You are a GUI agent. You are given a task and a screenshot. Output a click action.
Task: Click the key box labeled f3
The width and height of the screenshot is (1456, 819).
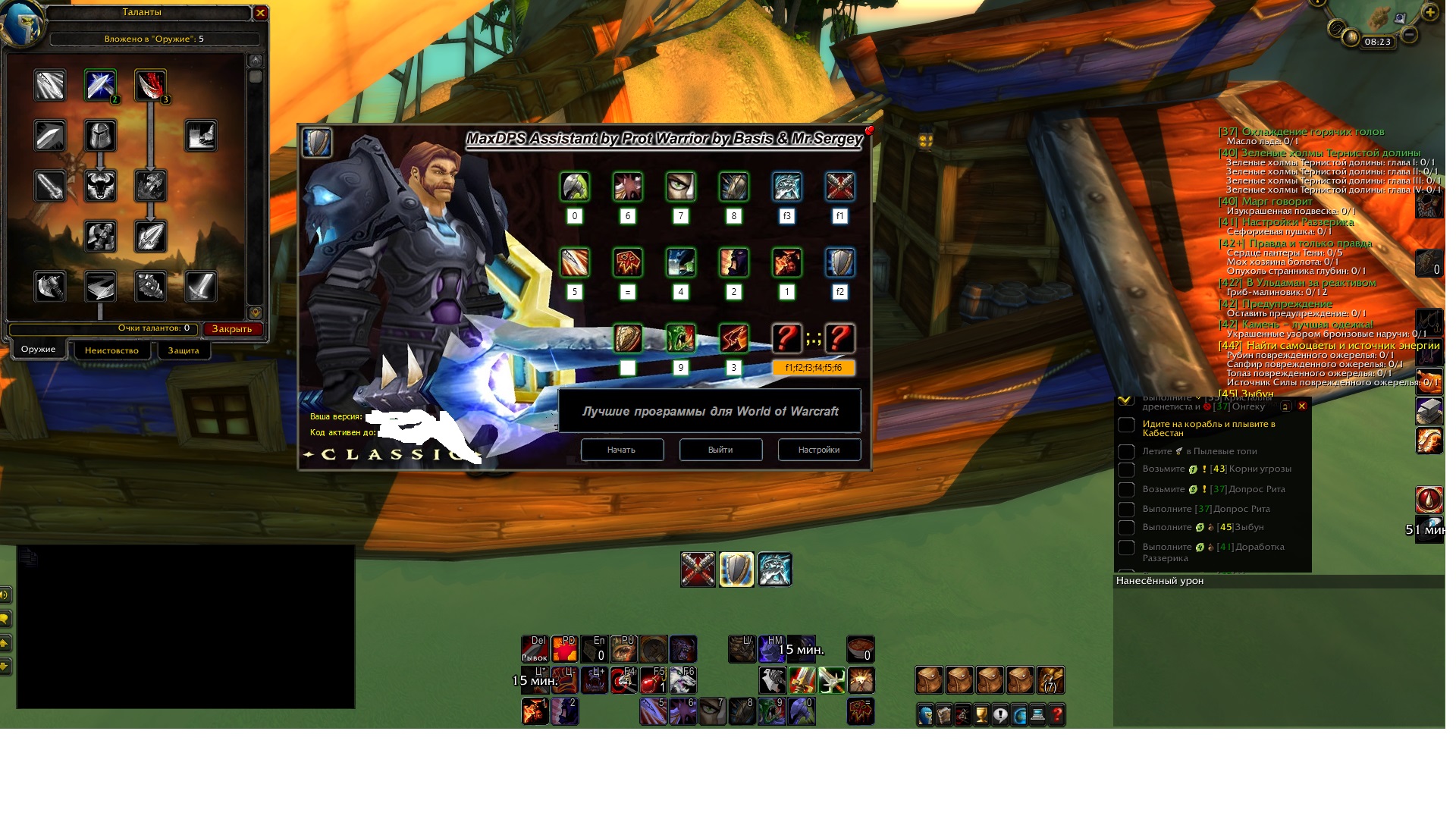[x=786, y=216]
